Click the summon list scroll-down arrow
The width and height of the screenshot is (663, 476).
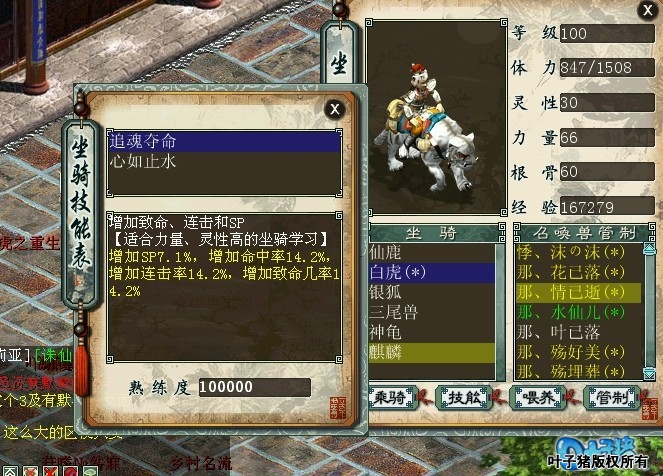tap(649, 372)
